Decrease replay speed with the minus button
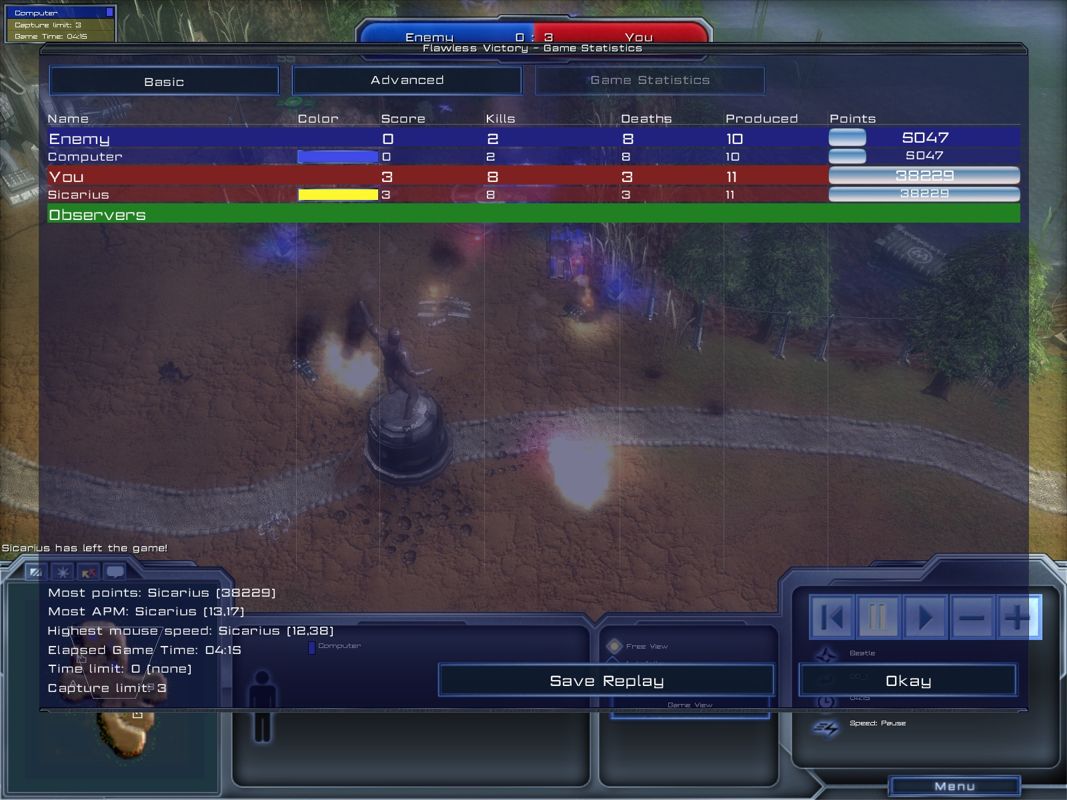Image resolution: width=1067 pixels, height=800 pixels. (971, 618)
